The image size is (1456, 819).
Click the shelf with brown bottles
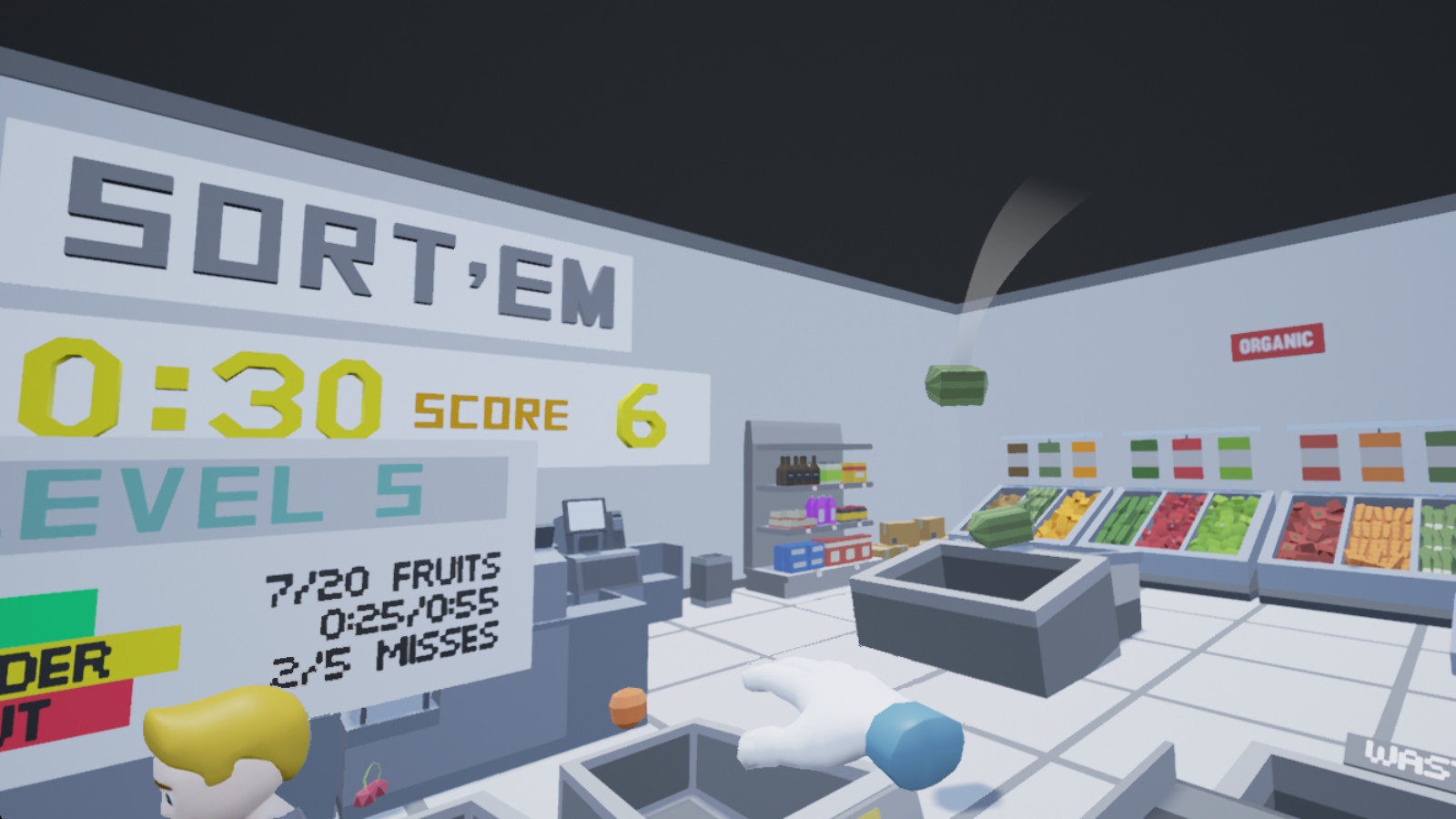click(x=796, y=469)
